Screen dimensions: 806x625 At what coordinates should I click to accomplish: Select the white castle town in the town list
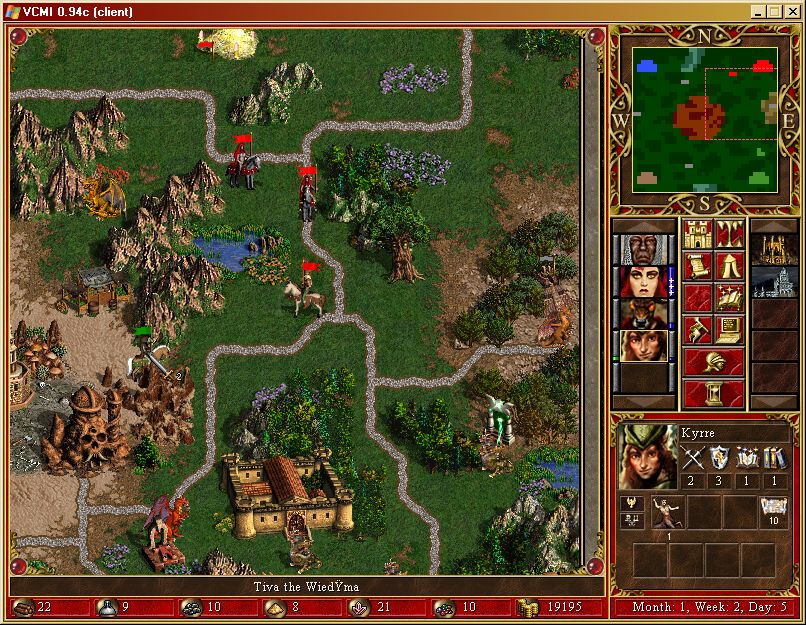(774, 282)
